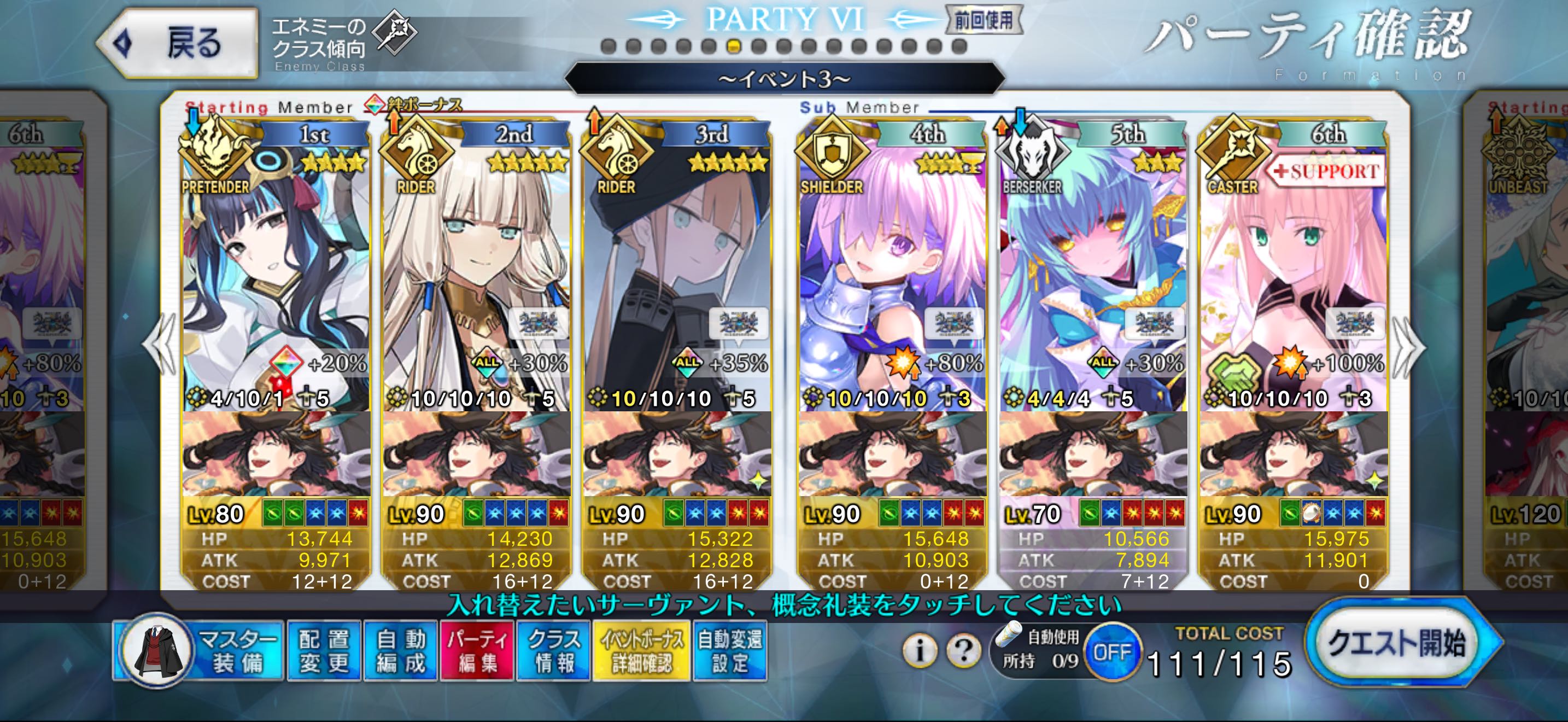Image resolution: width=1568 pixels, height=722 pixels.
Task: Start the quest with クエスト開始
Action: 1398,643
